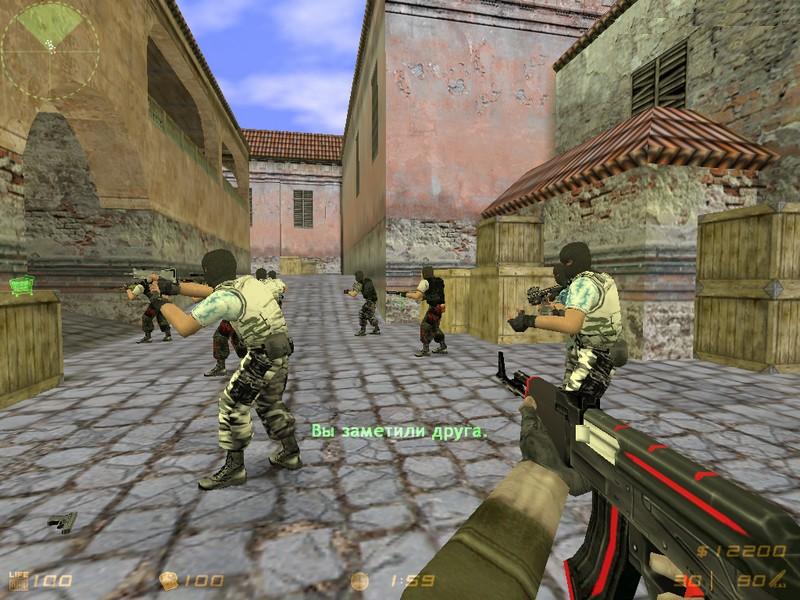Select the green buy zone cart icon
Image resolution: width=800 pixels, height=600 pixels.
coord(22,286)
